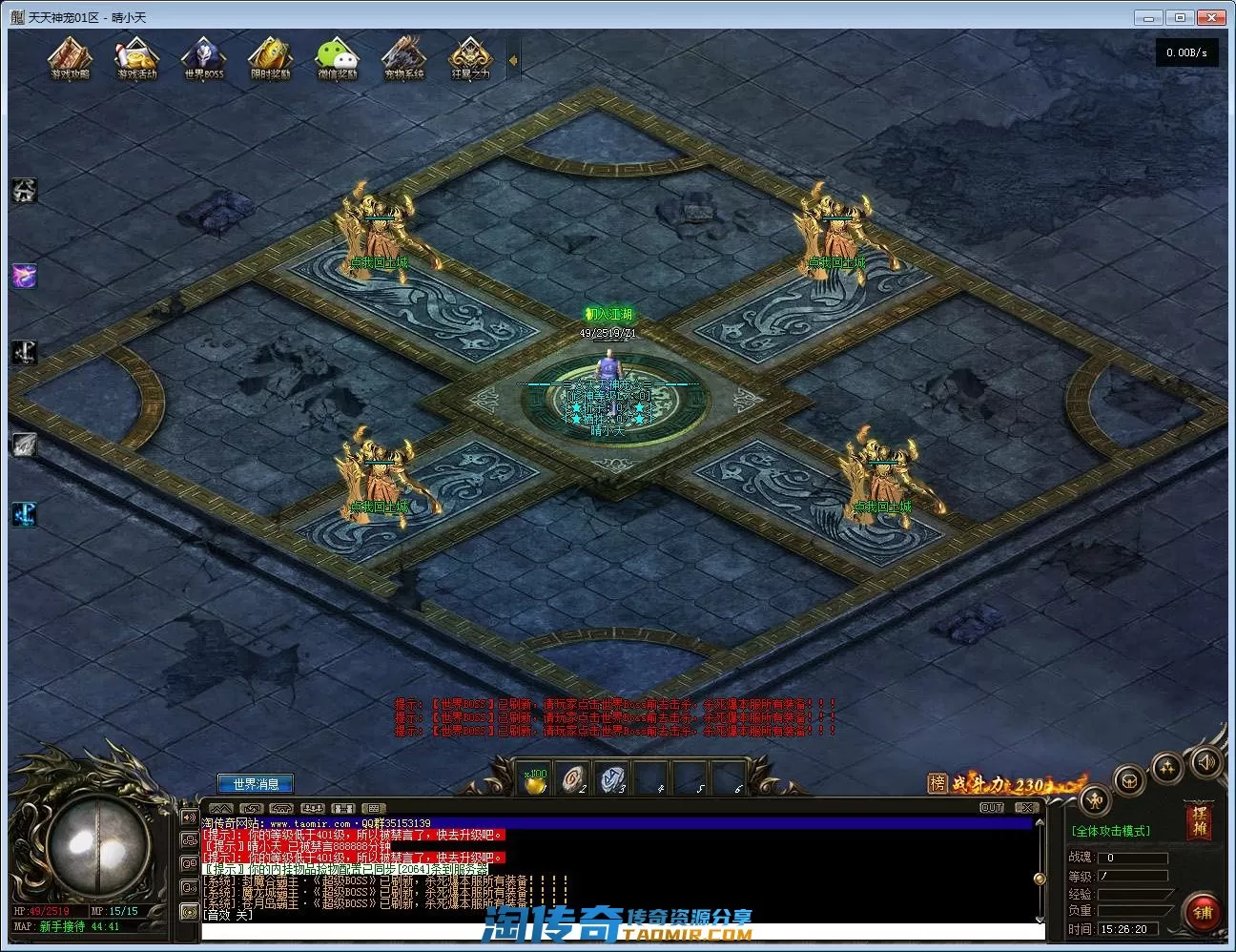This screenshot has width=1236, height=952.
Task: Open the 游戏攻略 game guide
Action: point(70,57)
